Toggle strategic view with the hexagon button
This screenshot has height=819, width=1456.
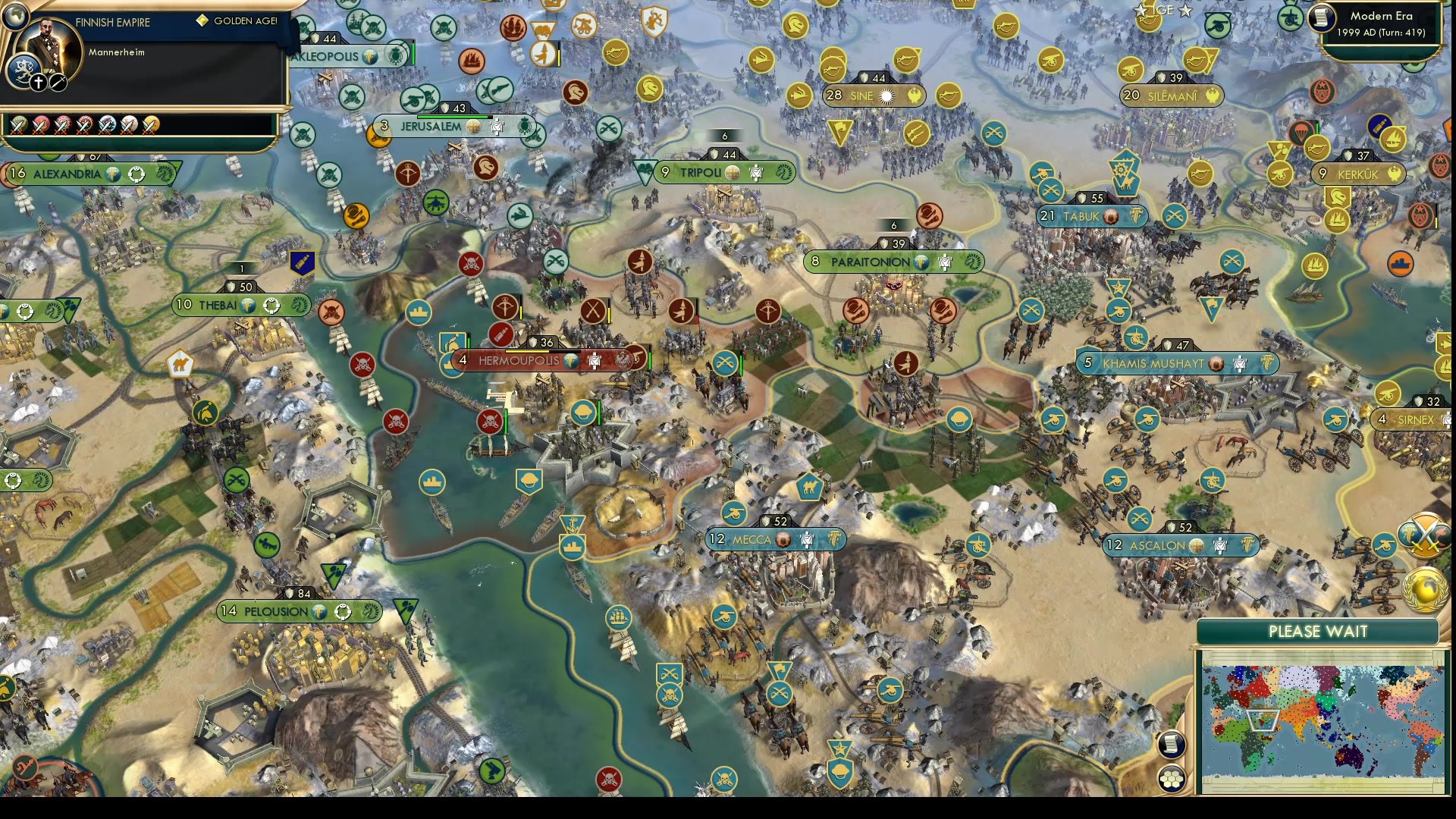click(x=1173, y=777)
